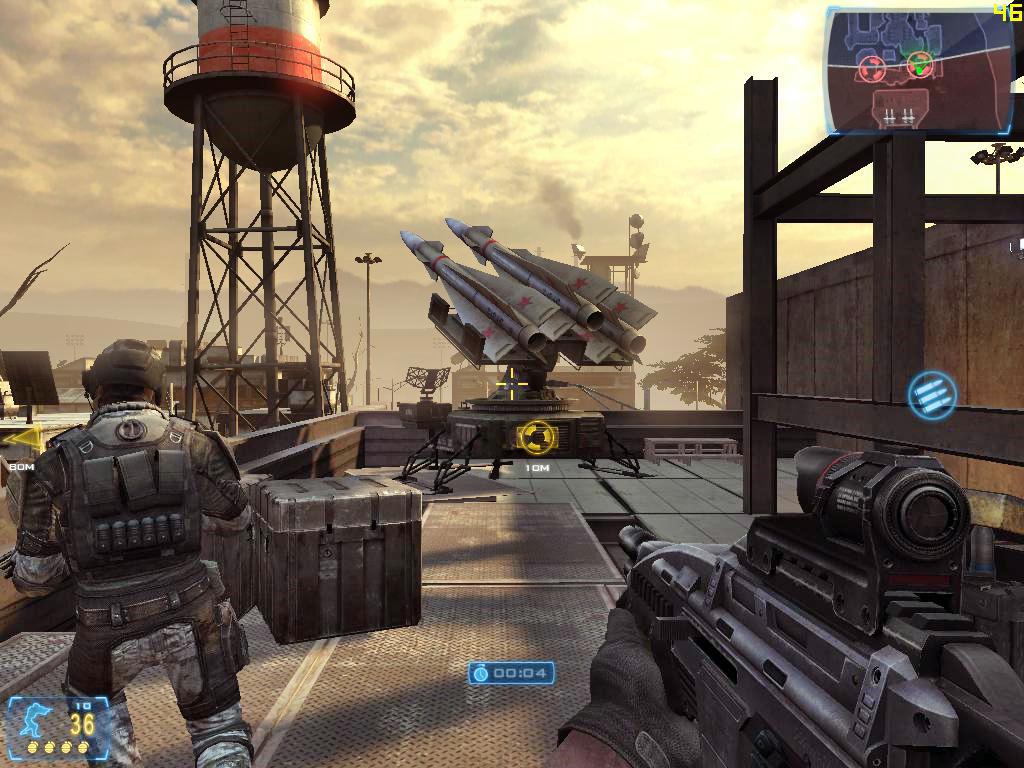Click the blue striped circular HUD icon
Image resolution: width=1024 pixels, height=768 pixels.
[932, 394]
